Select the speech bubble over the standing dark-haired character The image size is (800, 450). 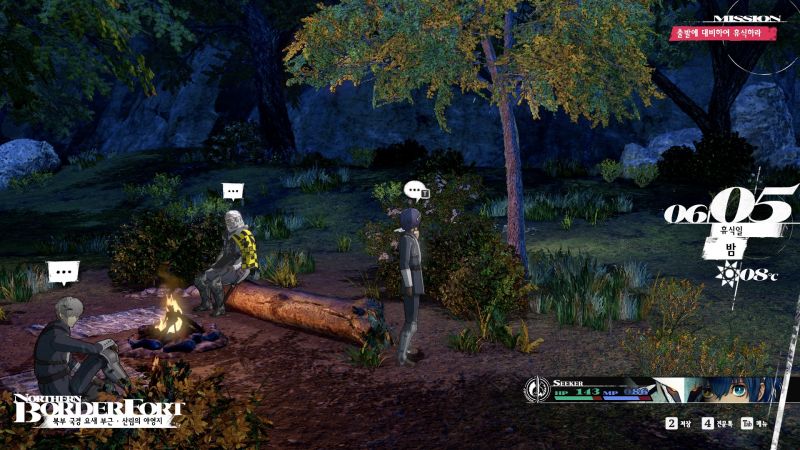(x=415, y=188)
